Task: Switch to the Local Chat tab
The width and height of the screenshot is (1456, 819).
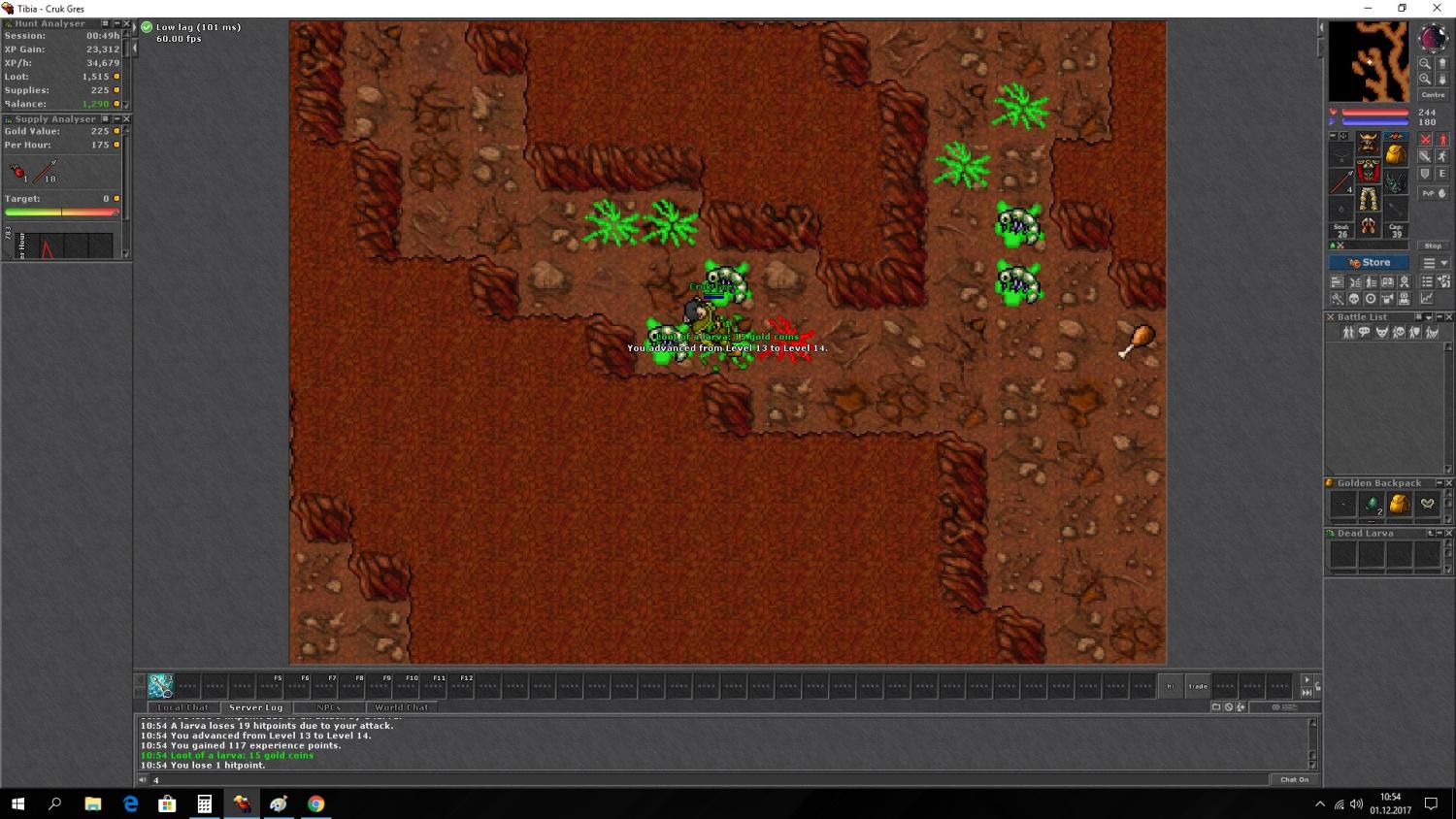Action: pyautogui.click(x=183, y=707)
